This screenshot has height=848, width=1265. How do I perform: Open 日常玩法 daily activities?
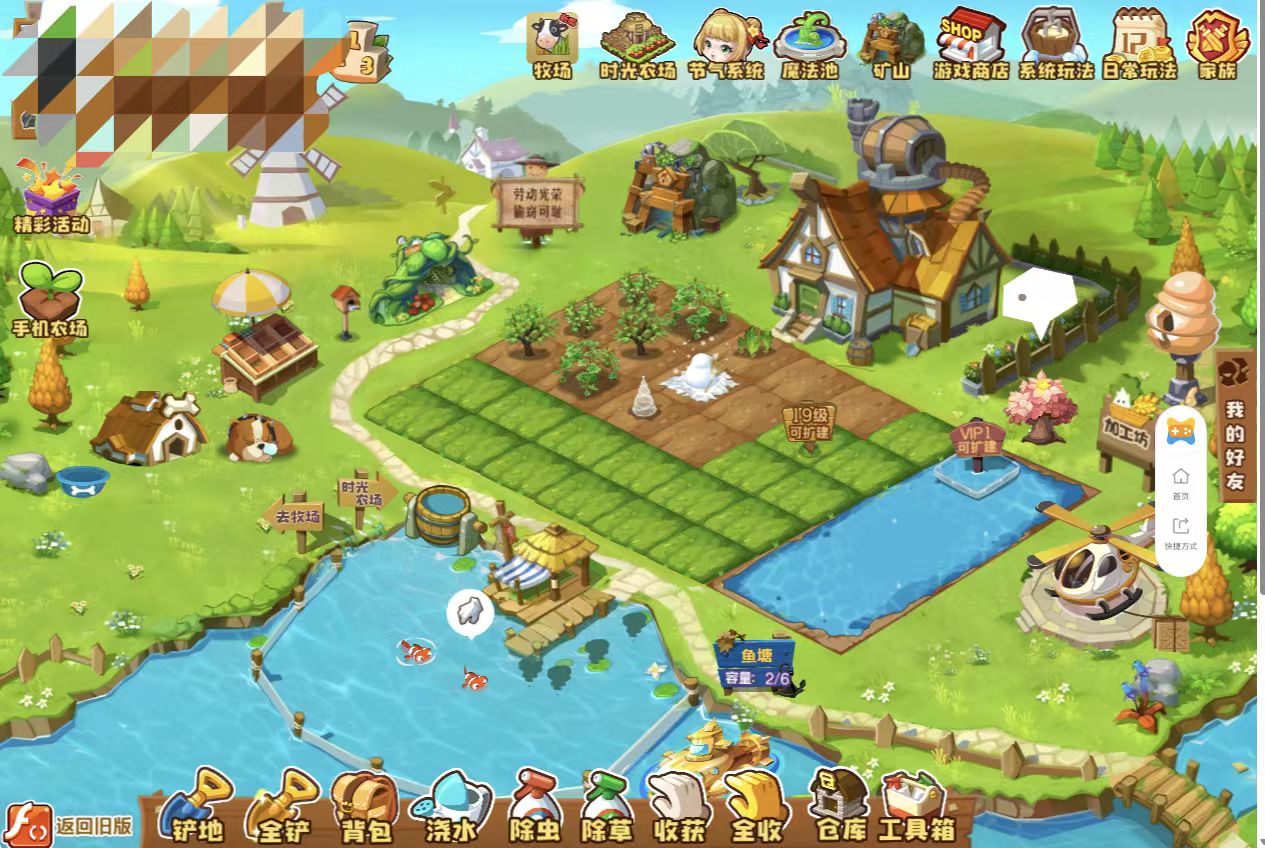tap(1139, 45)
